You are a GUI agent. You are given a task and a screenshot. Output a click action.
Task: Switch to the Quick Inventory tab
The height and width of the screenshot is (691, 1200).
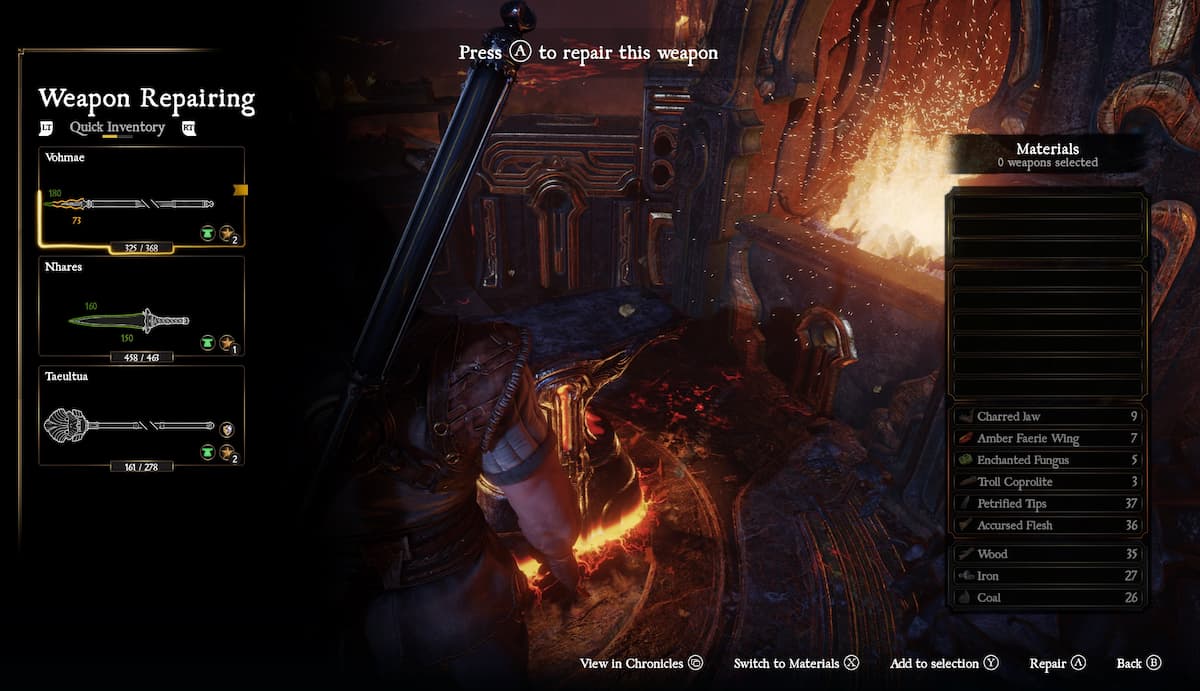(x=117, y=128)
